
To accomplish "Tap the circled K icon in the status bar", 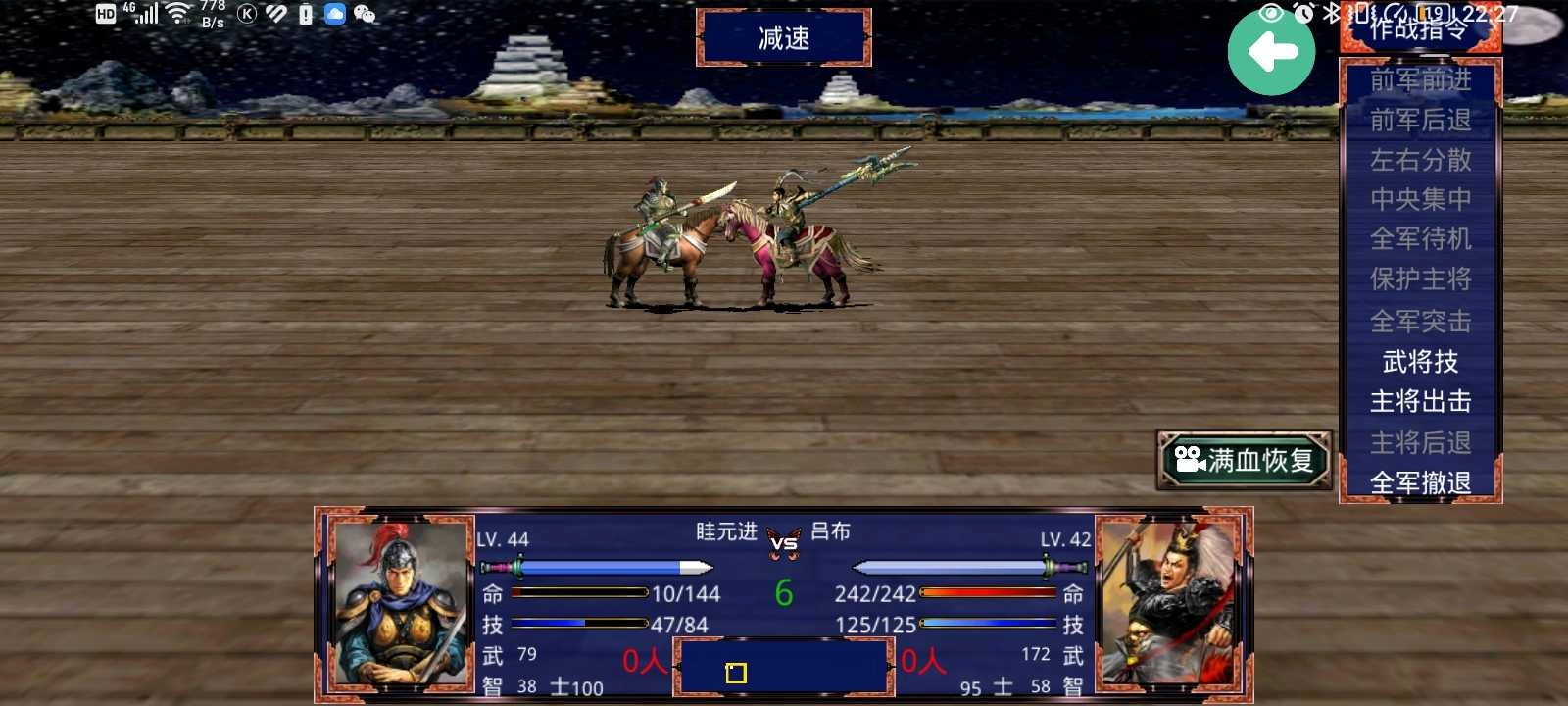I will [x=245, y=14].
